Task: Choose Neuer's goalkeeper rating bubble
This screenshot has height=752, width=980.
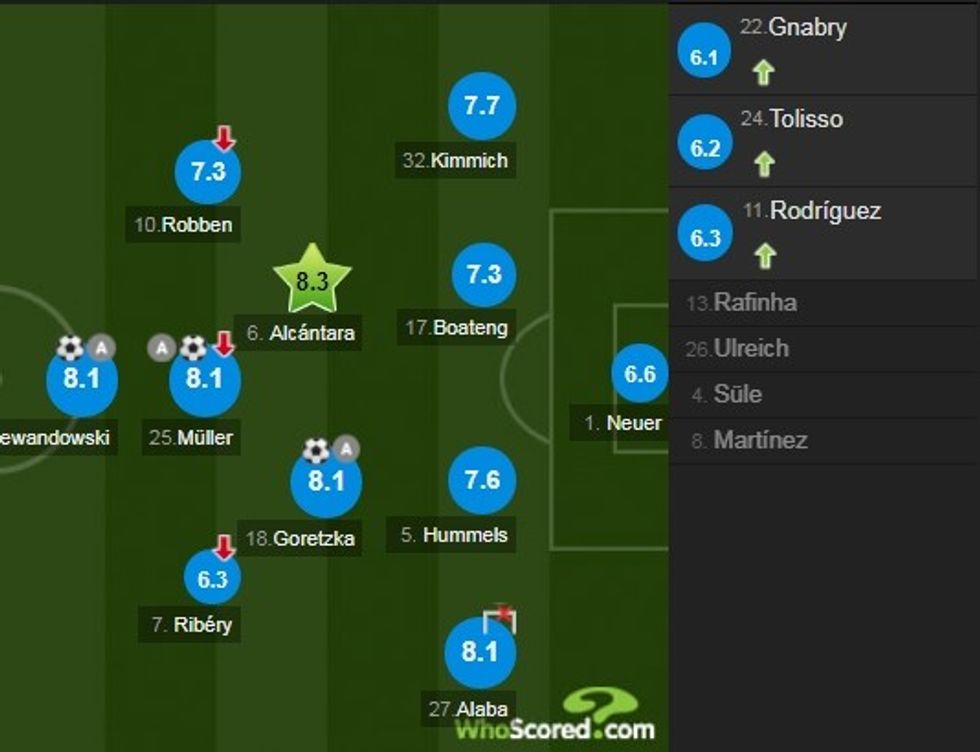Action: (x=640, y=375)
